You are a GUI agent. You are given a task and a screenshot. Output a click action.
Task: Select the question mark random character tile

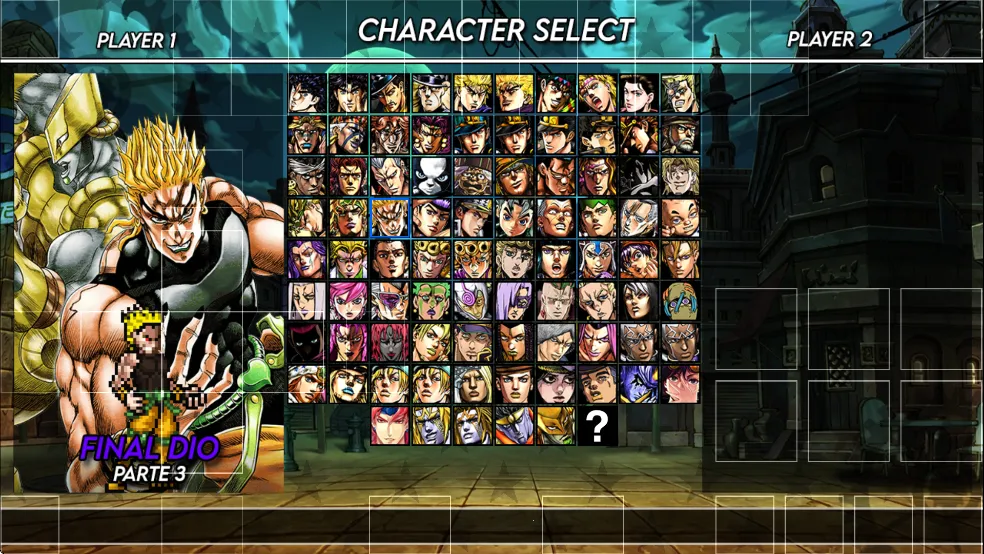[597, 426]
